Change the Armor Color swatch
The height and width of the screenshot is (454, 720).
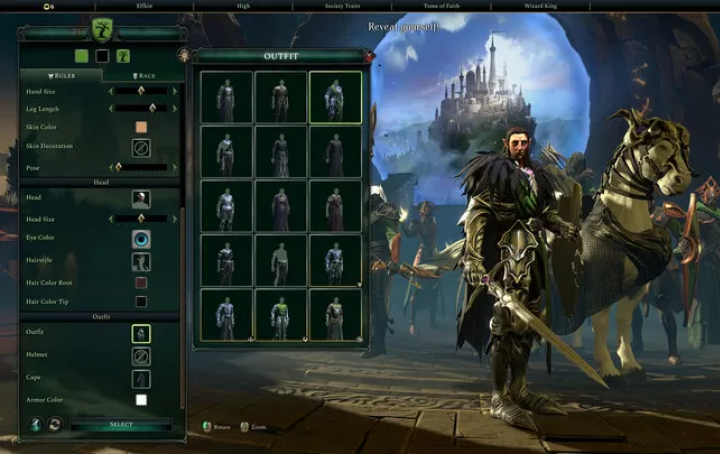(141, 400)
